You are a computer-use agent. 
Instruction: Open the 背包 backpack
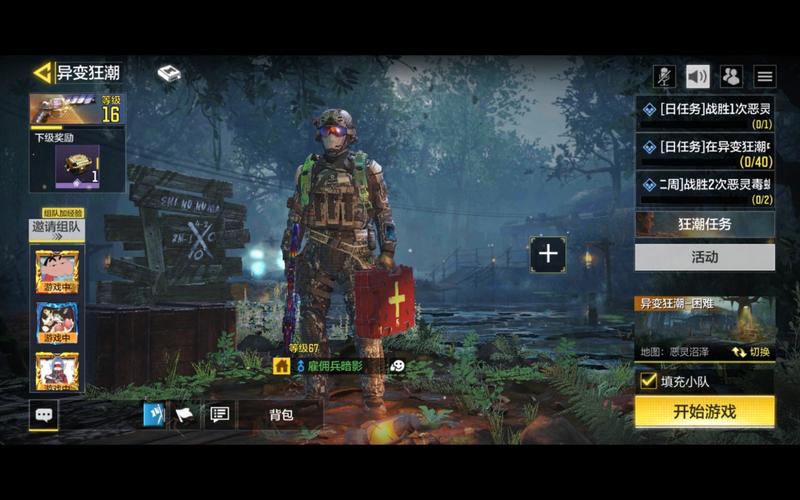pyautogui.click(x=280, y=414)
